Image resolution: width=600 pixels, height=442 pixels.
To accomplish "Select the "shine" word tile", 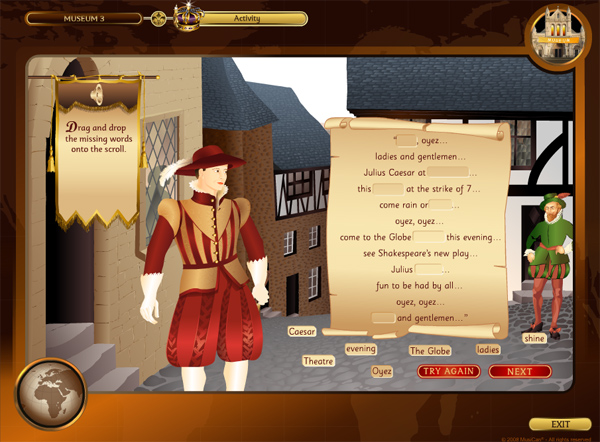I will (x=534, y=338).
